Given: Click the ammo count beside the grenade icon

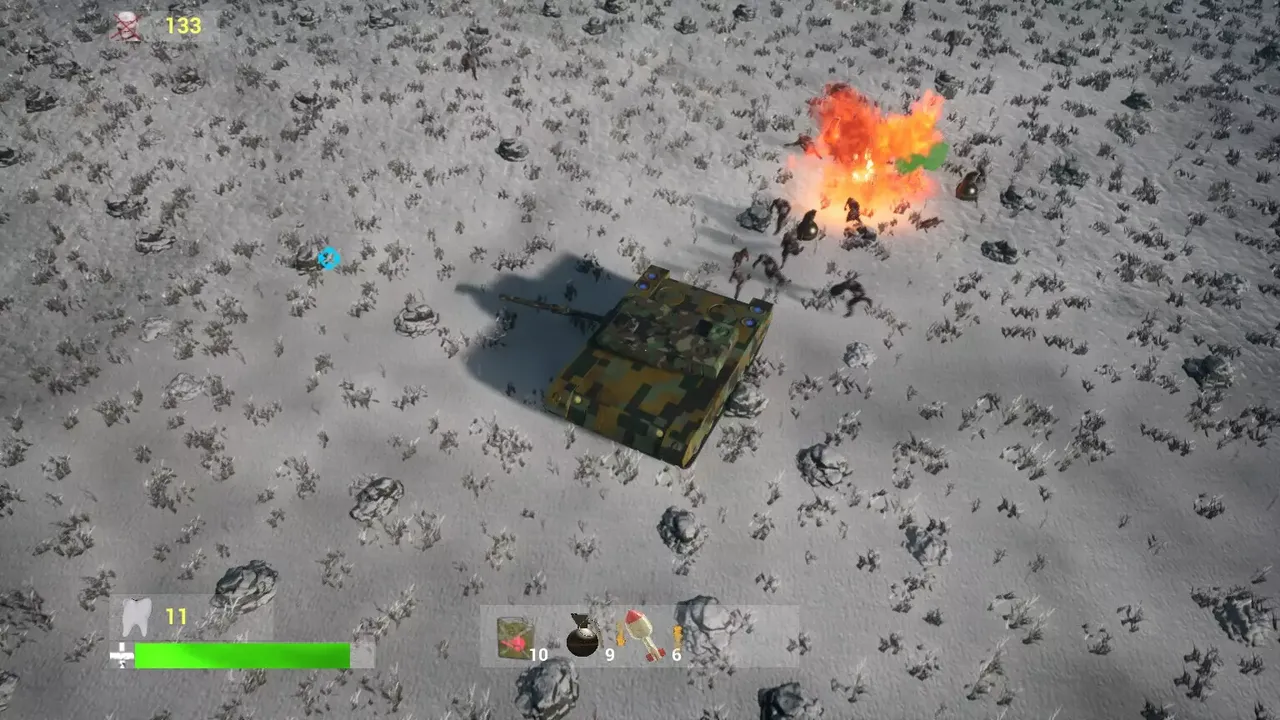Looking at the screenshot, I should pyautogui.click(x=609, y=654).
